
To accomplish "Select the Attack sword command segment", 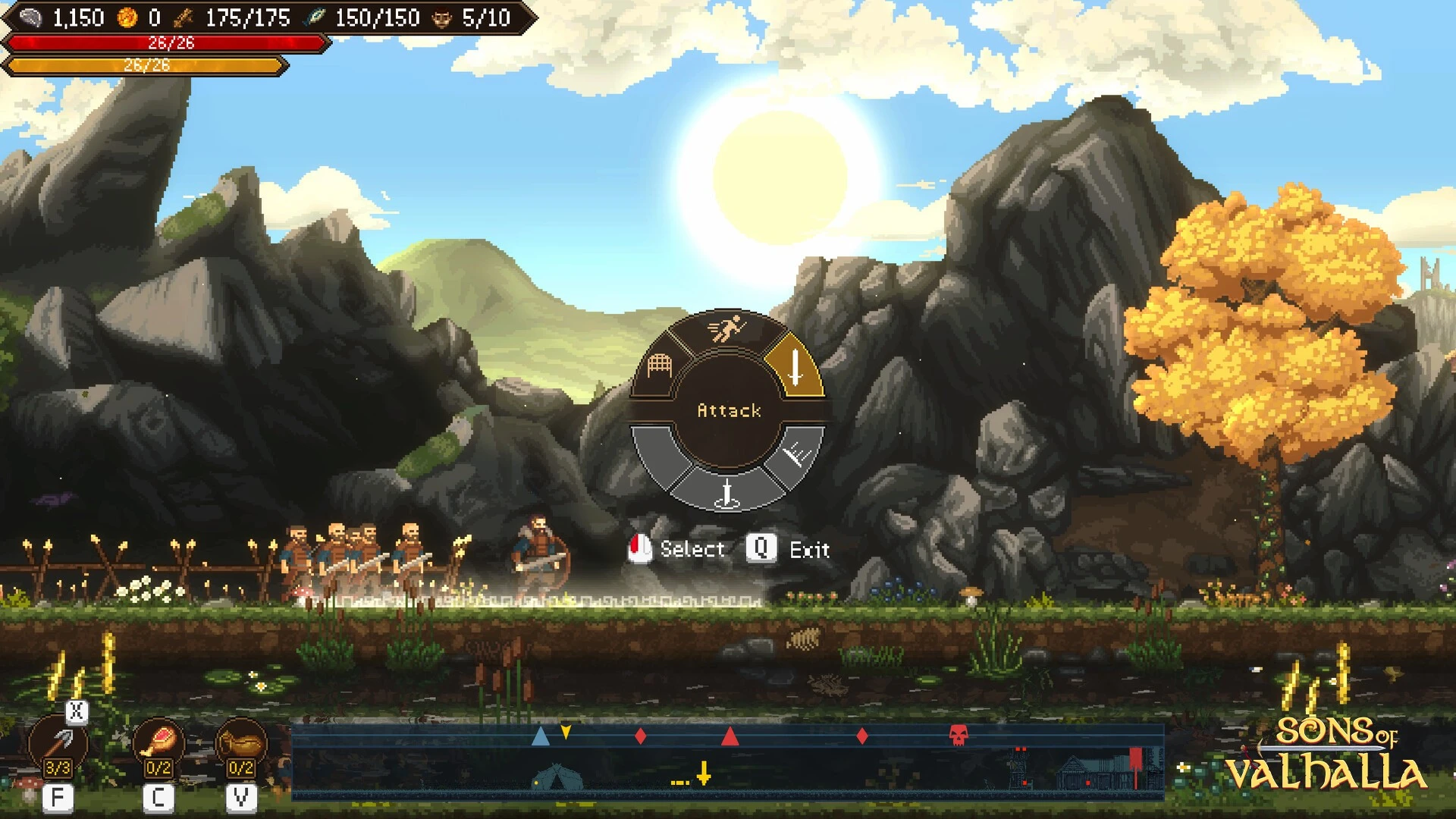I will pyautogui.click(x=795, y=366).
